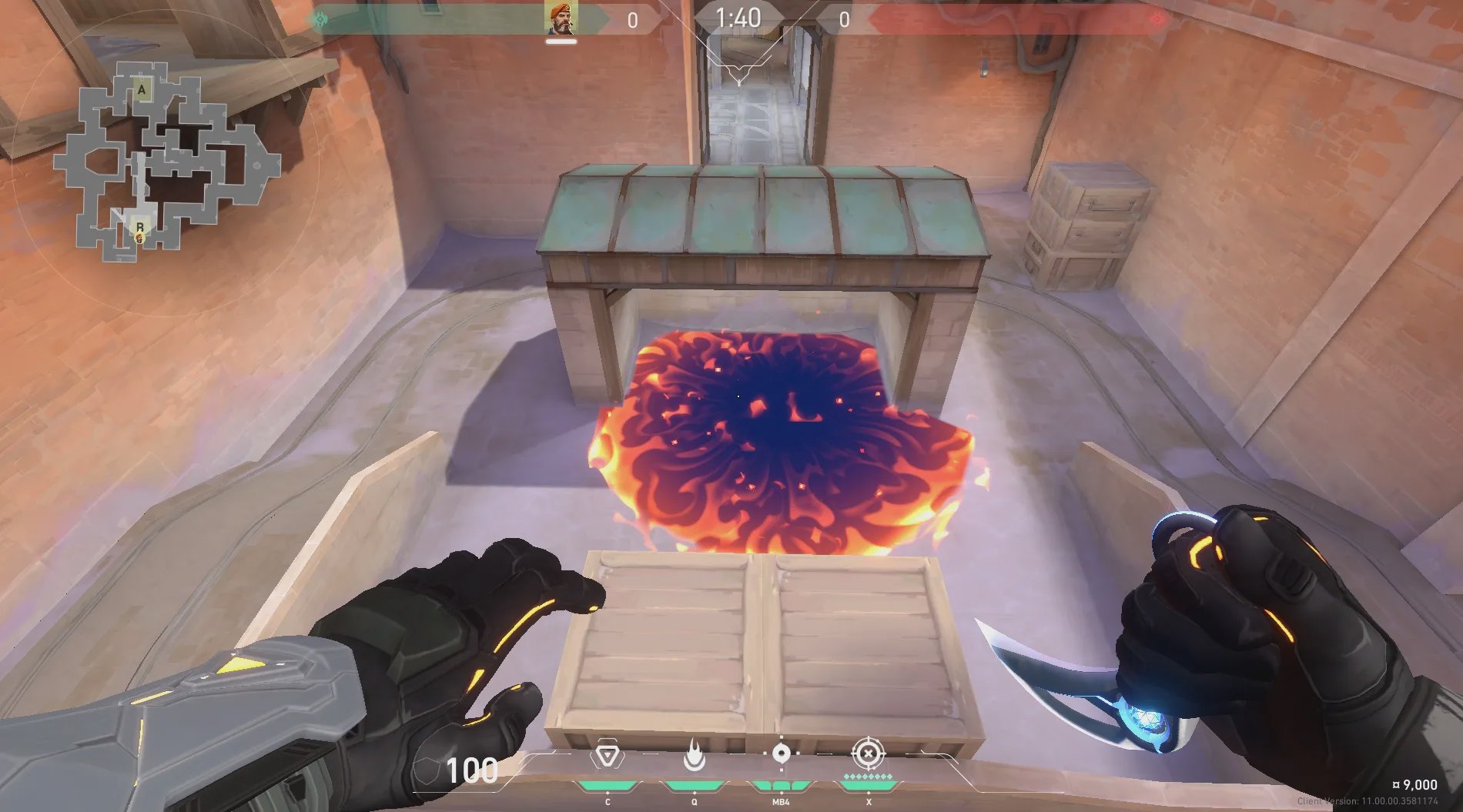Viewport: 1463px width, 812px height.
Task: Trigger the Orbital Strike ultimate icon
Action: (869, 754)
